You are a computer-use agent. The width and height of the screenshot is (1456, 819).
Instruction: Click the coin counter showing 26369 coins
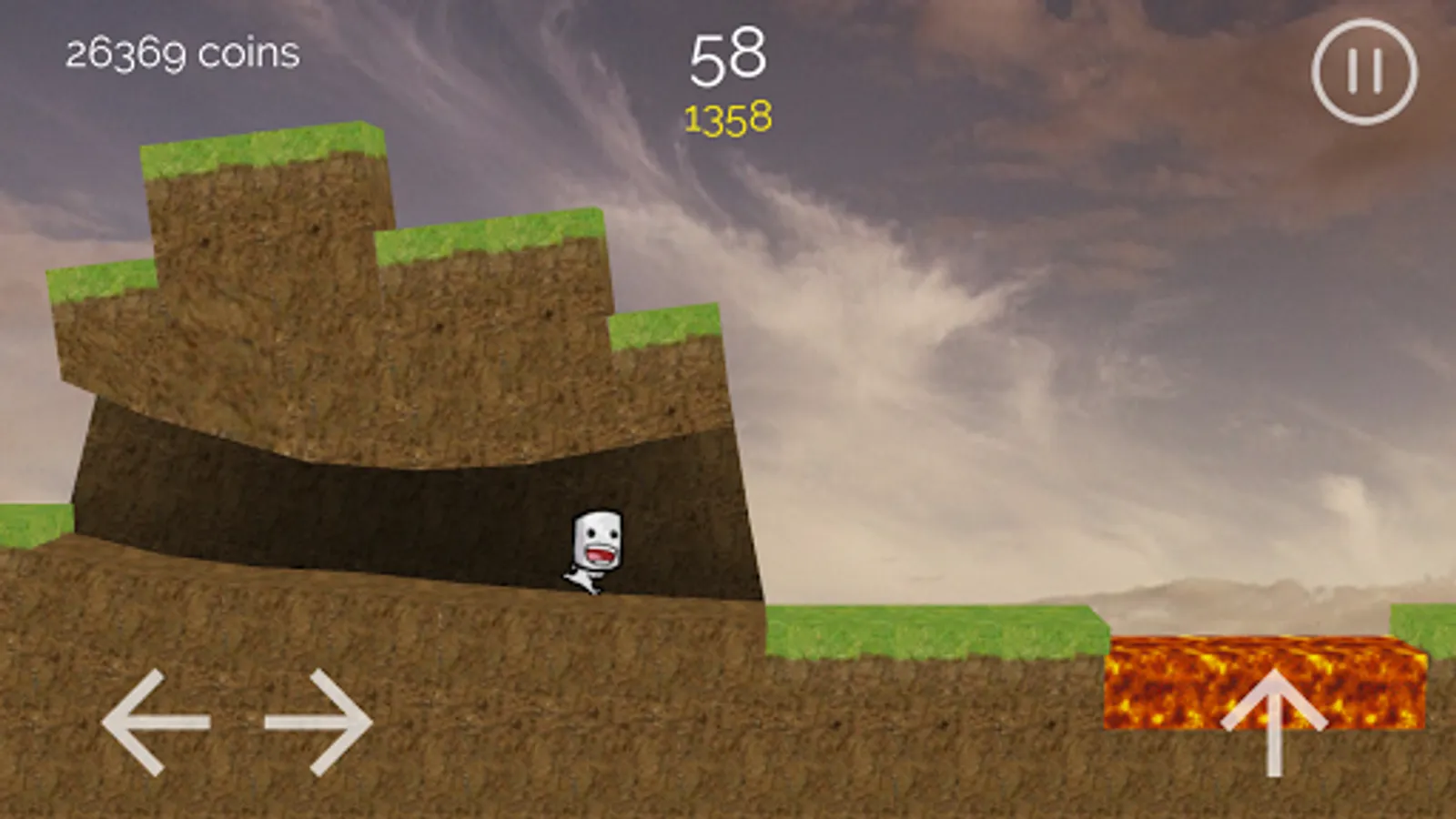click(x=178, y=53)
